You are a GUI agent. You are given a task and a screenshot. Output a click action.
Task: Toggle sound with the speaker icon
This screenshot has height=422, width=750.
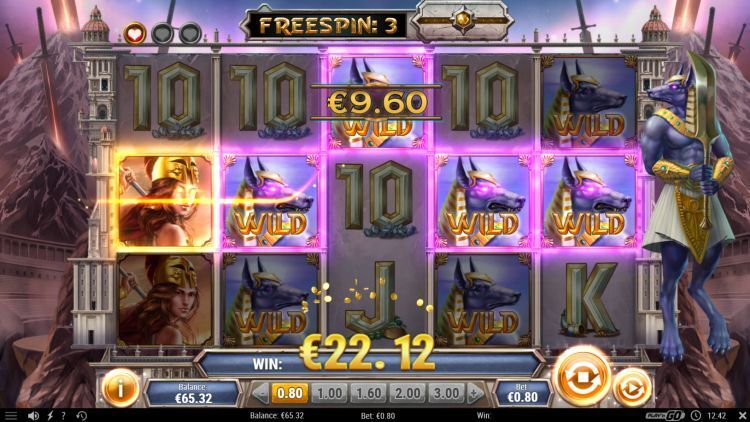point(33,415)
